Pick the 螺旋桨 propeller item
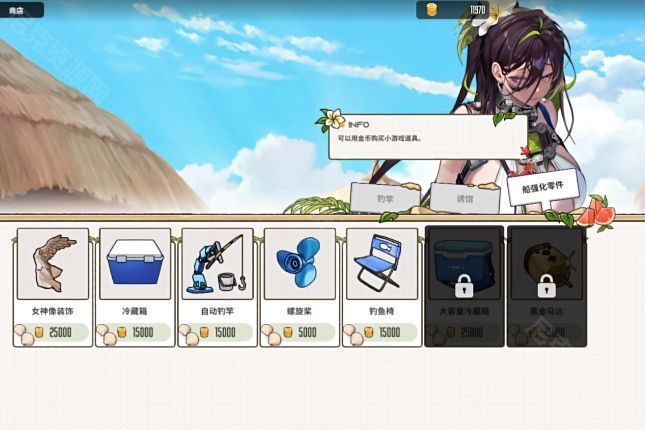Viewport: 645px width, 430px height. point(299,286)
